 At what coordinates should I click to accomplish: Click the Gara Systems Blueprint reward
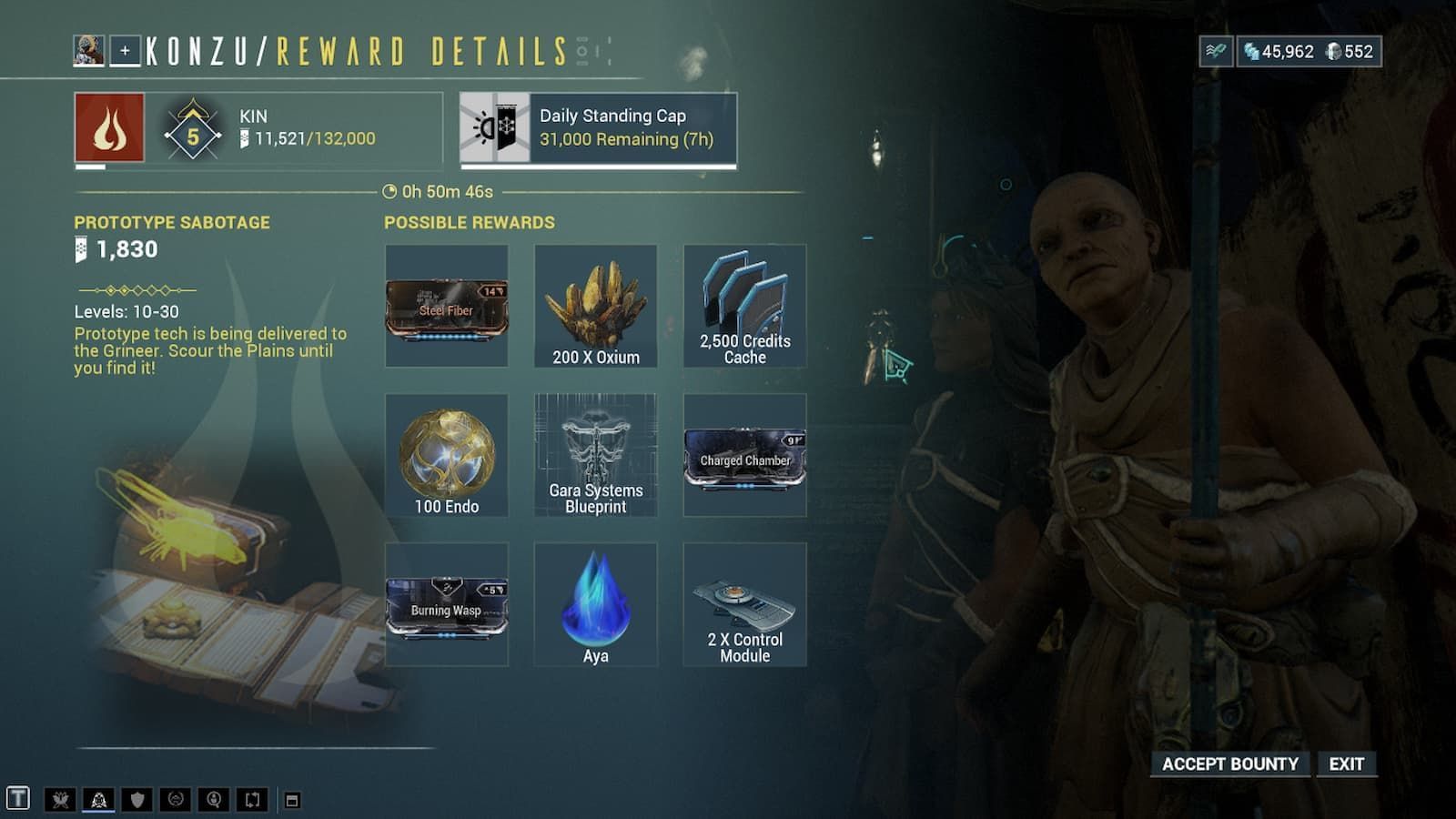(x=596, y=455)
